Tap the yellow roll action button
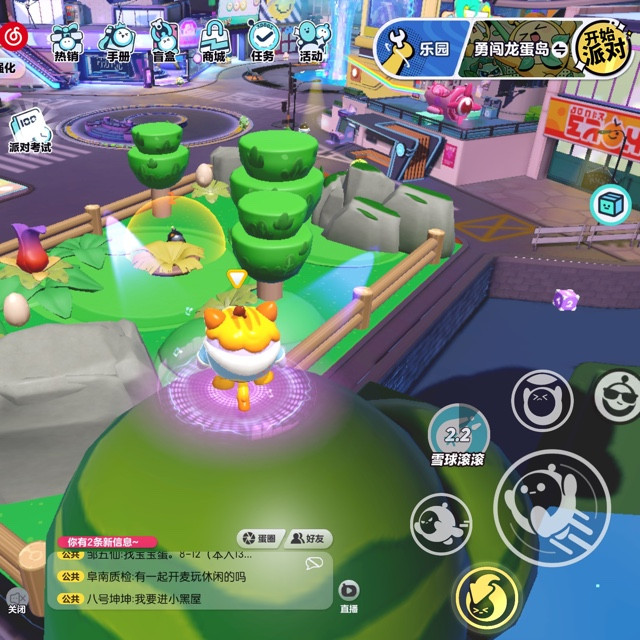The width and height of the screenshot is (640, 640). pyautogui.click(x=485, y=598)
